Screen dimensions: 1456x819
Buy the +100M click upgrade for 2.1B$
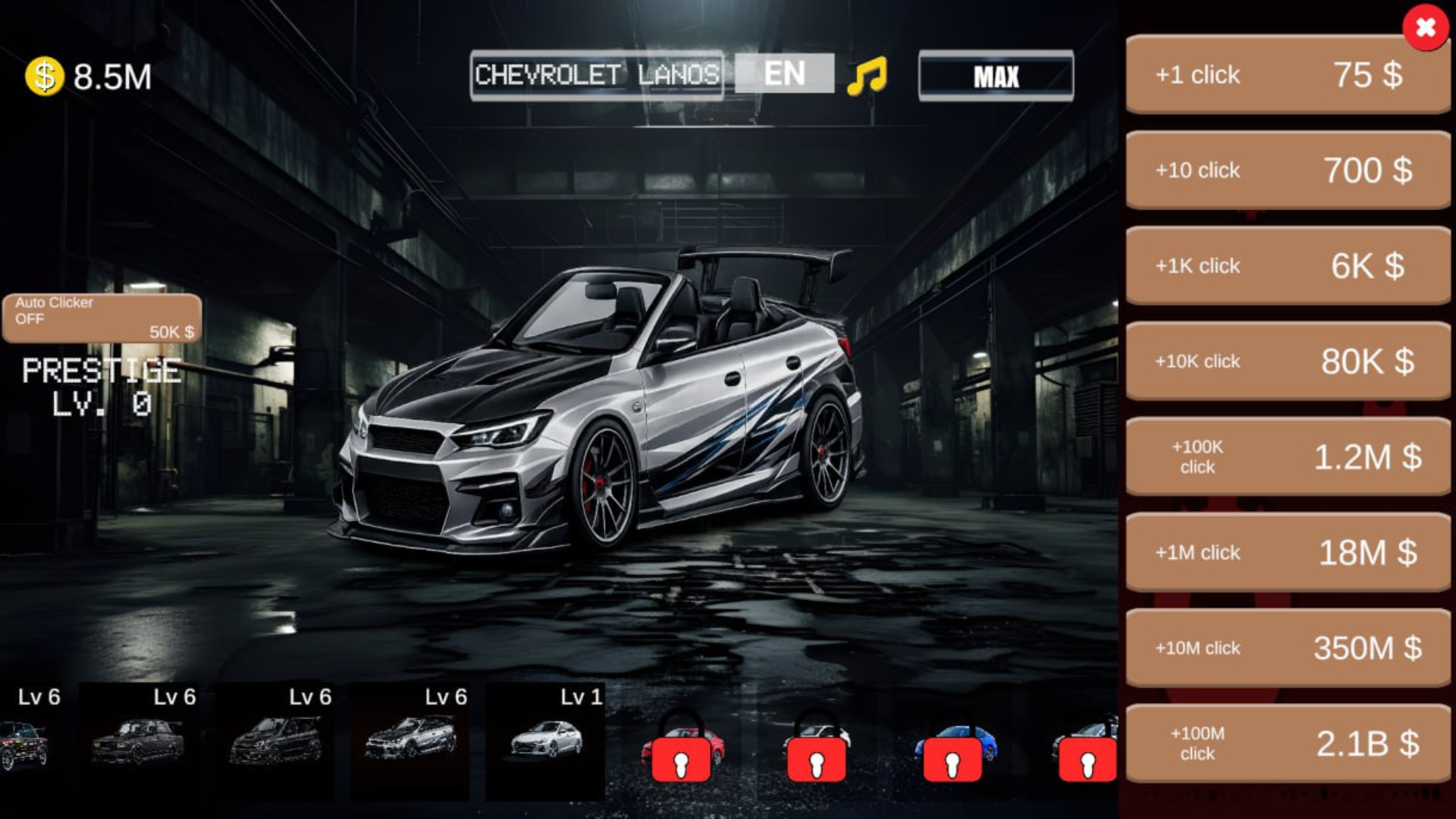tap(1287, 743)
